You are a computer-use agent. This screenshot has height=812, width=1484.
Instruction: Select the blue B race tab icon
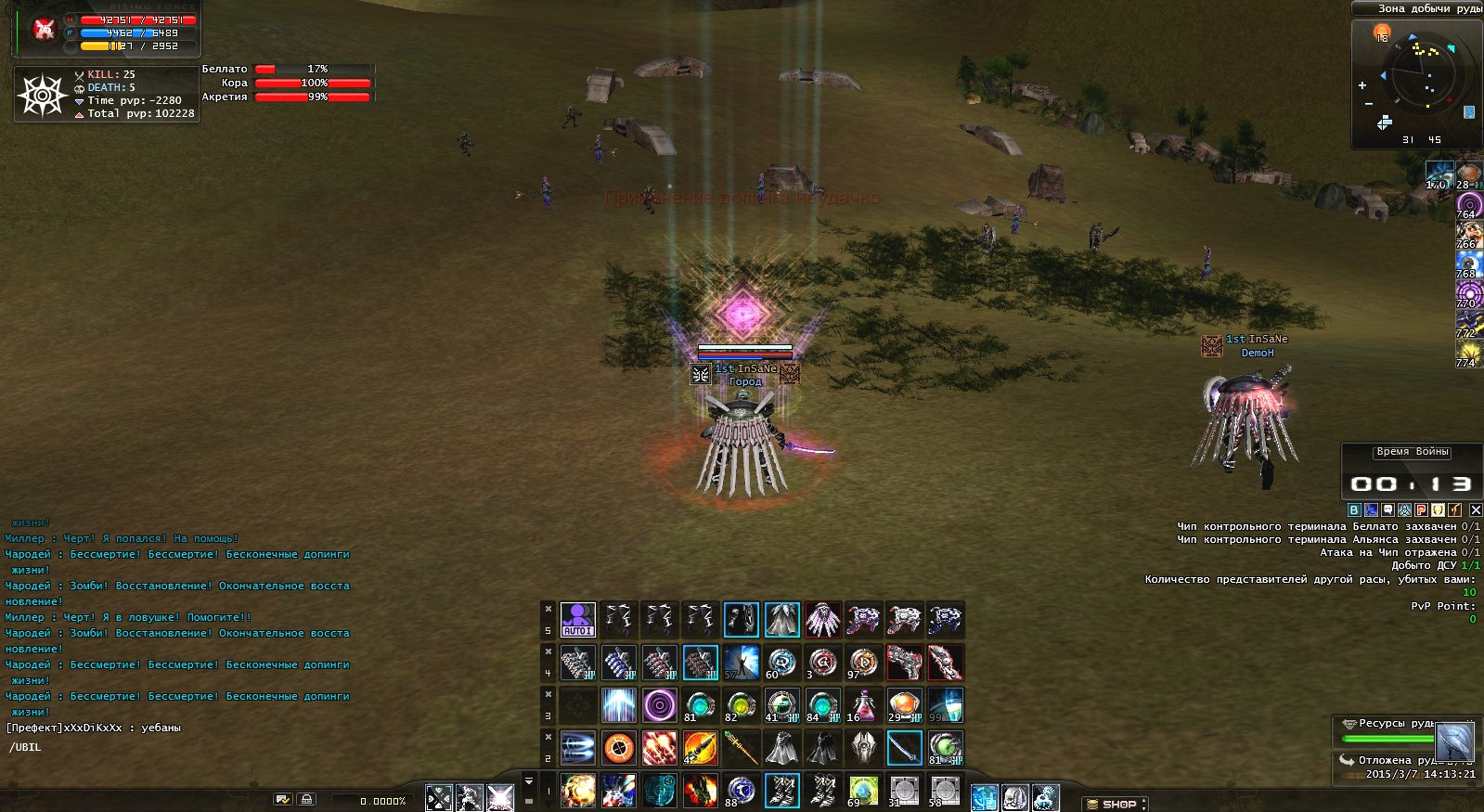coord(1354,509)
